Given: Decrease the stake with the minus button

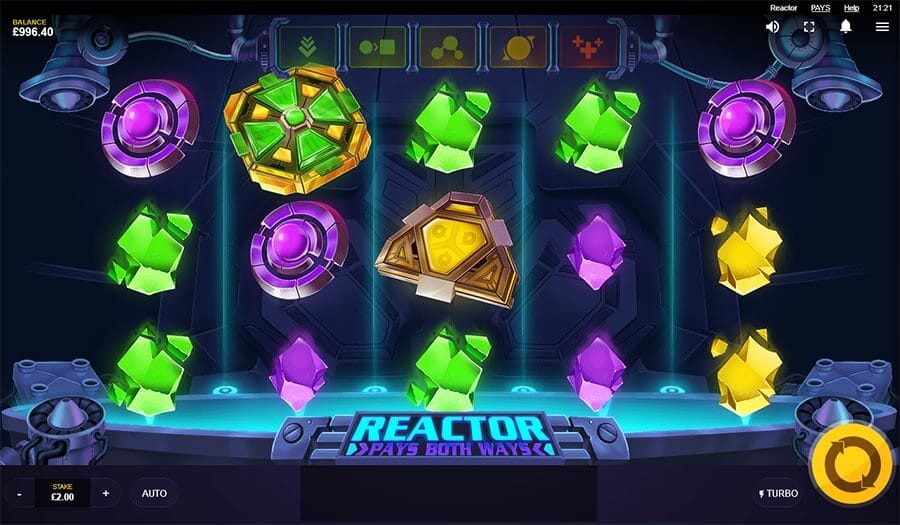Looking at the screenshot, I should (19, 493).
